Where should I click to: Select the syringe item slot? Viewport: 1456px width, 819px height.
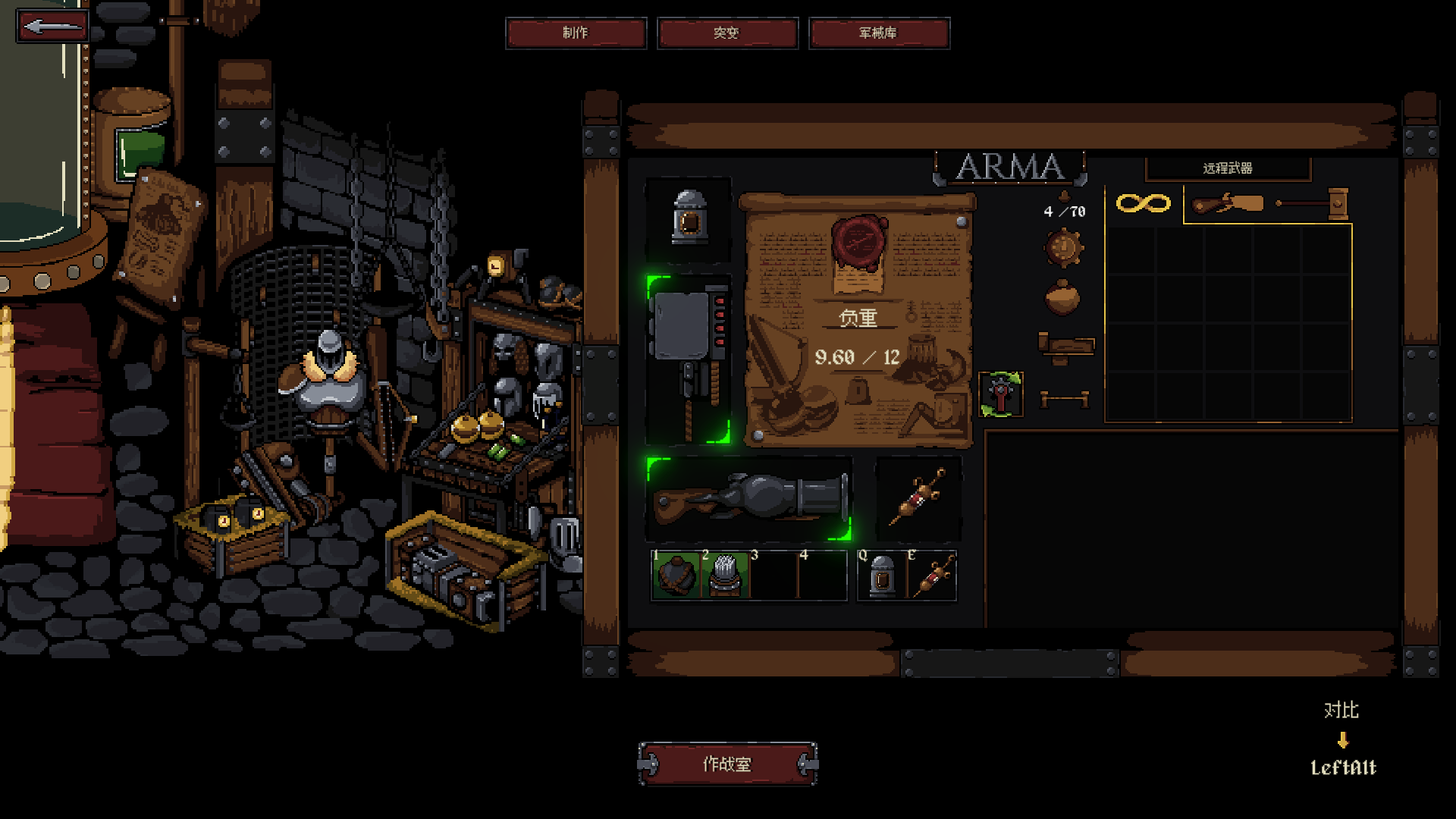(918, 497)
